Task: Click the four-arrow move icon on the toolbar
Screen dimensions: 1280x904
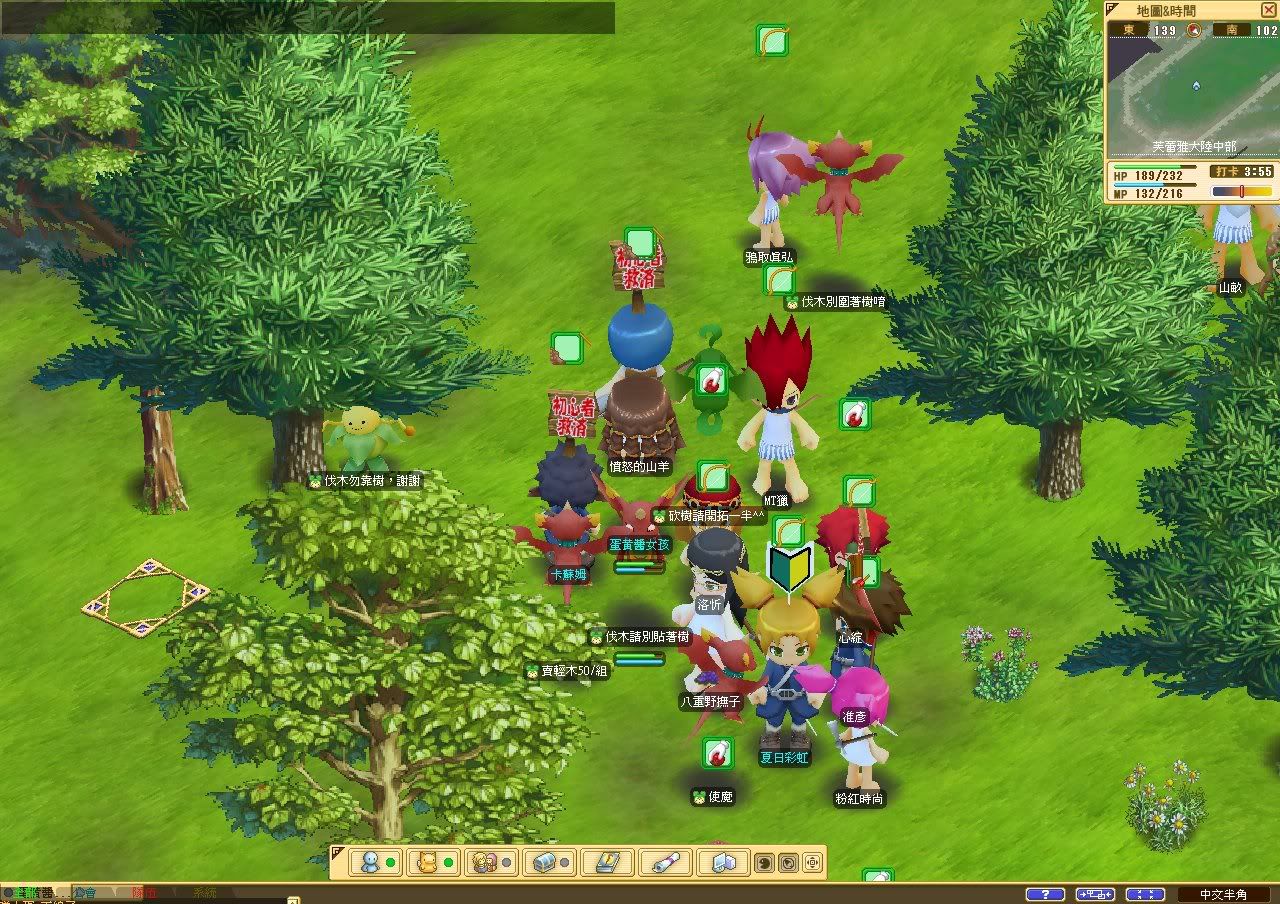Action: pyautogui.click(x=812, y=862)
